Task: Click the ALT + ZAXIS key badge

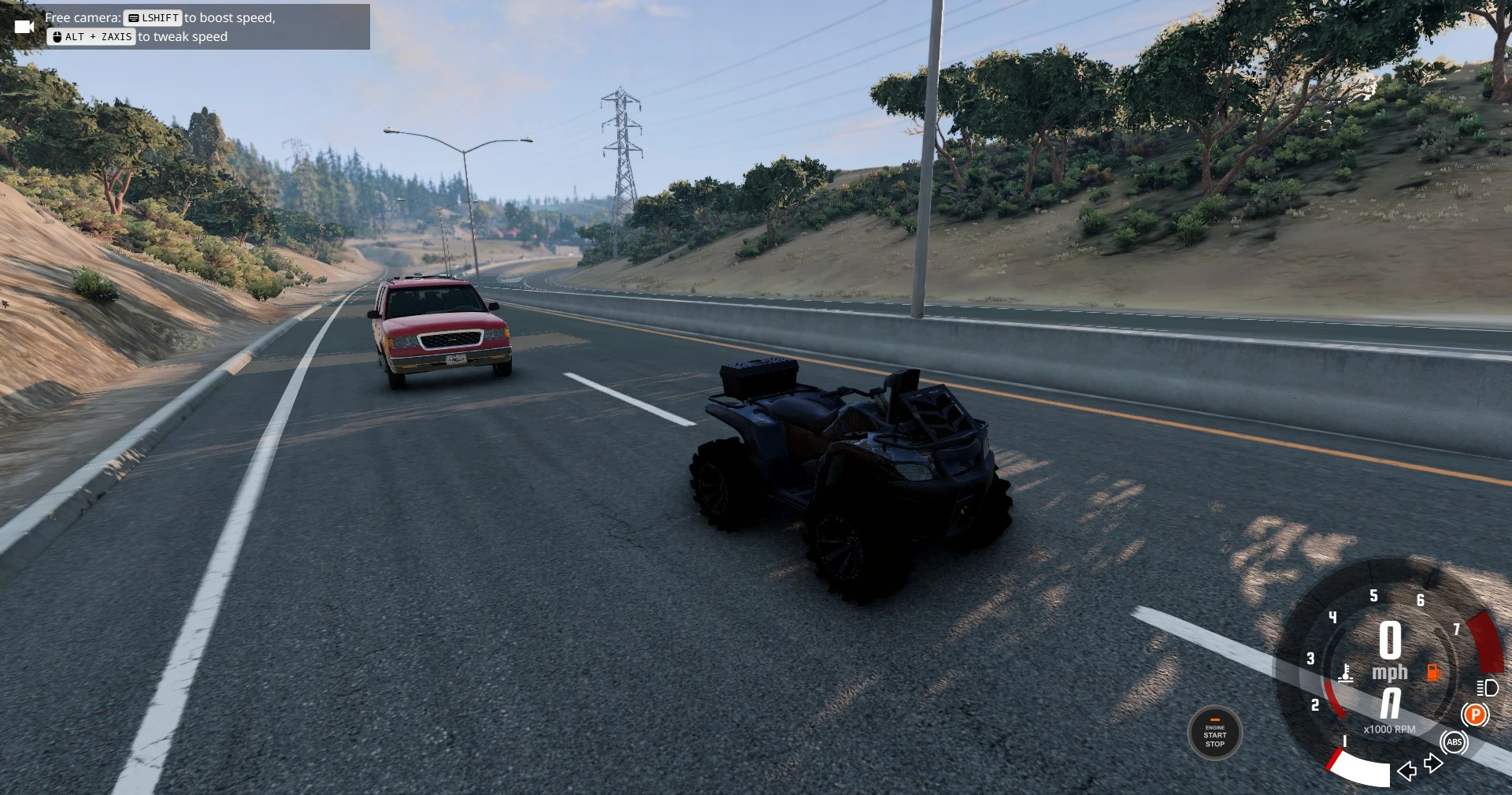Action: coord(91,36)
